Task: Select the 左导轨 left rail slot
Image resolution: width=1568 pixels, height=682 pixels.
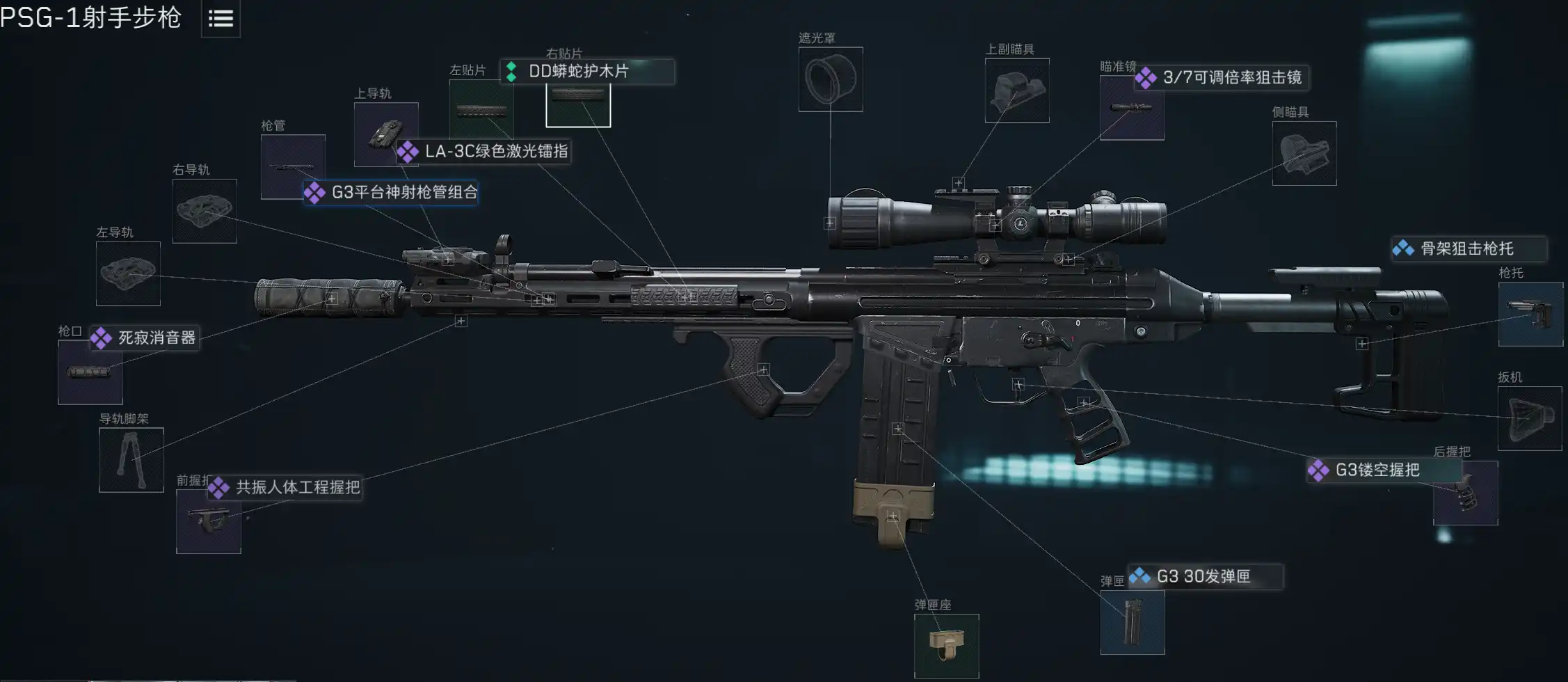Action: (x=128, y=273)
